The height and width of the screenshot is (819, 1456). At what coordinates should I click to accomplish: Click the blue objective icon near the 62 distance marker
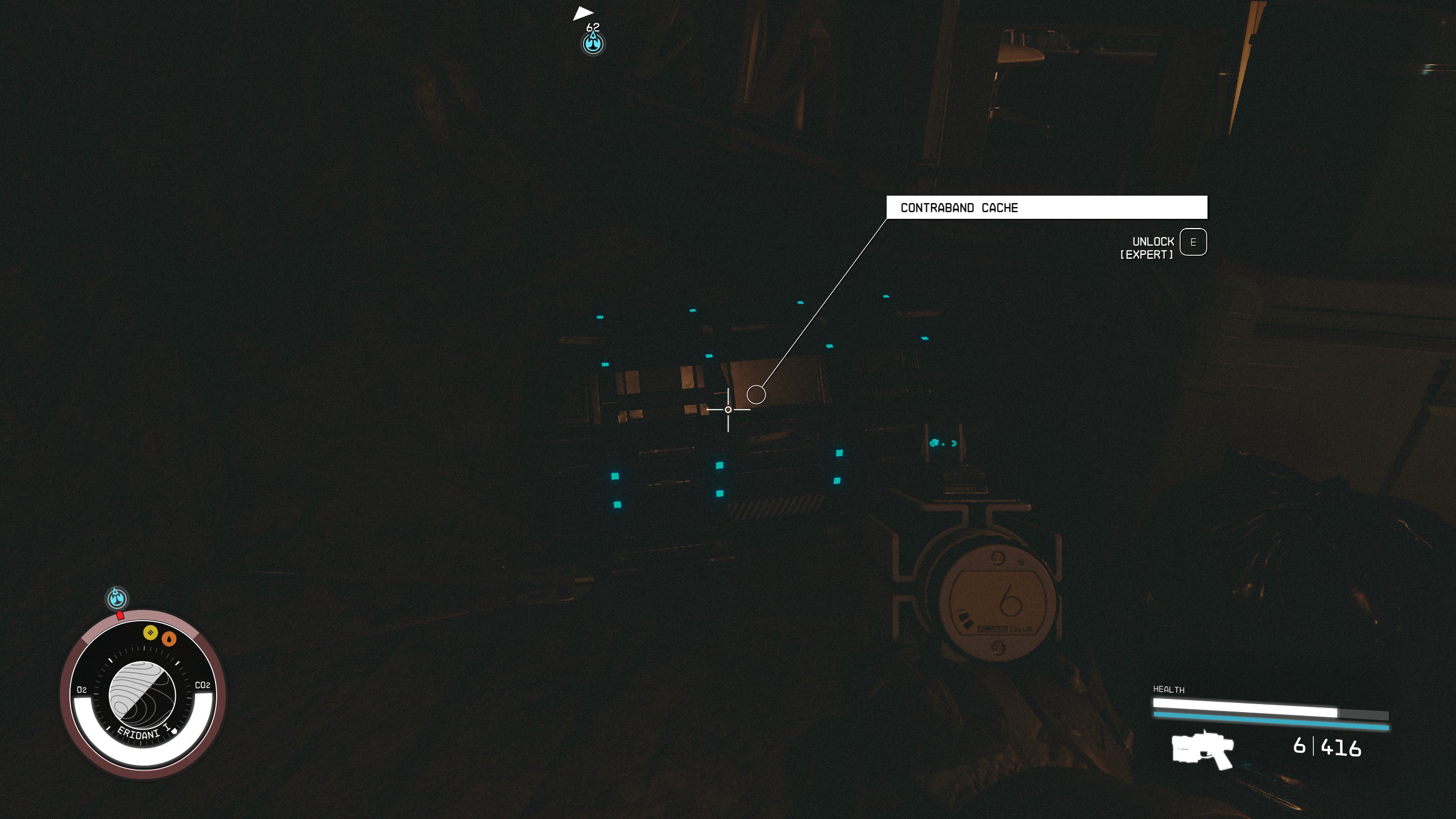(x=592, y=43)
